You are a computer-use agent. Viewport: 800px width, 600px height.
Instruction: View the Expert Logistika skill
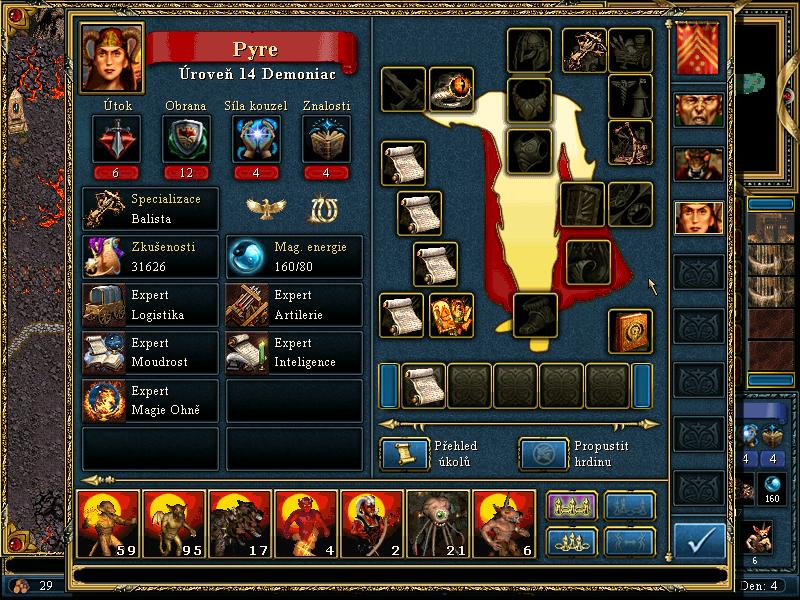(150, 305)
